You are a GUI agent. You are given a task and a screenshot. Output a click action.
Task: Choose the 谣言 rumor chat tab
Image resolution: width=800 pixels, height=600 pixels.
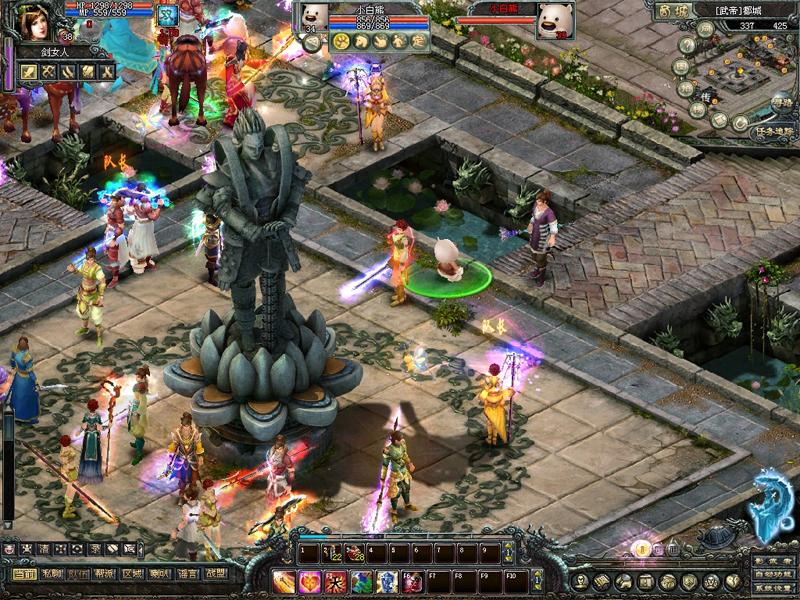(x=186, y=574)
